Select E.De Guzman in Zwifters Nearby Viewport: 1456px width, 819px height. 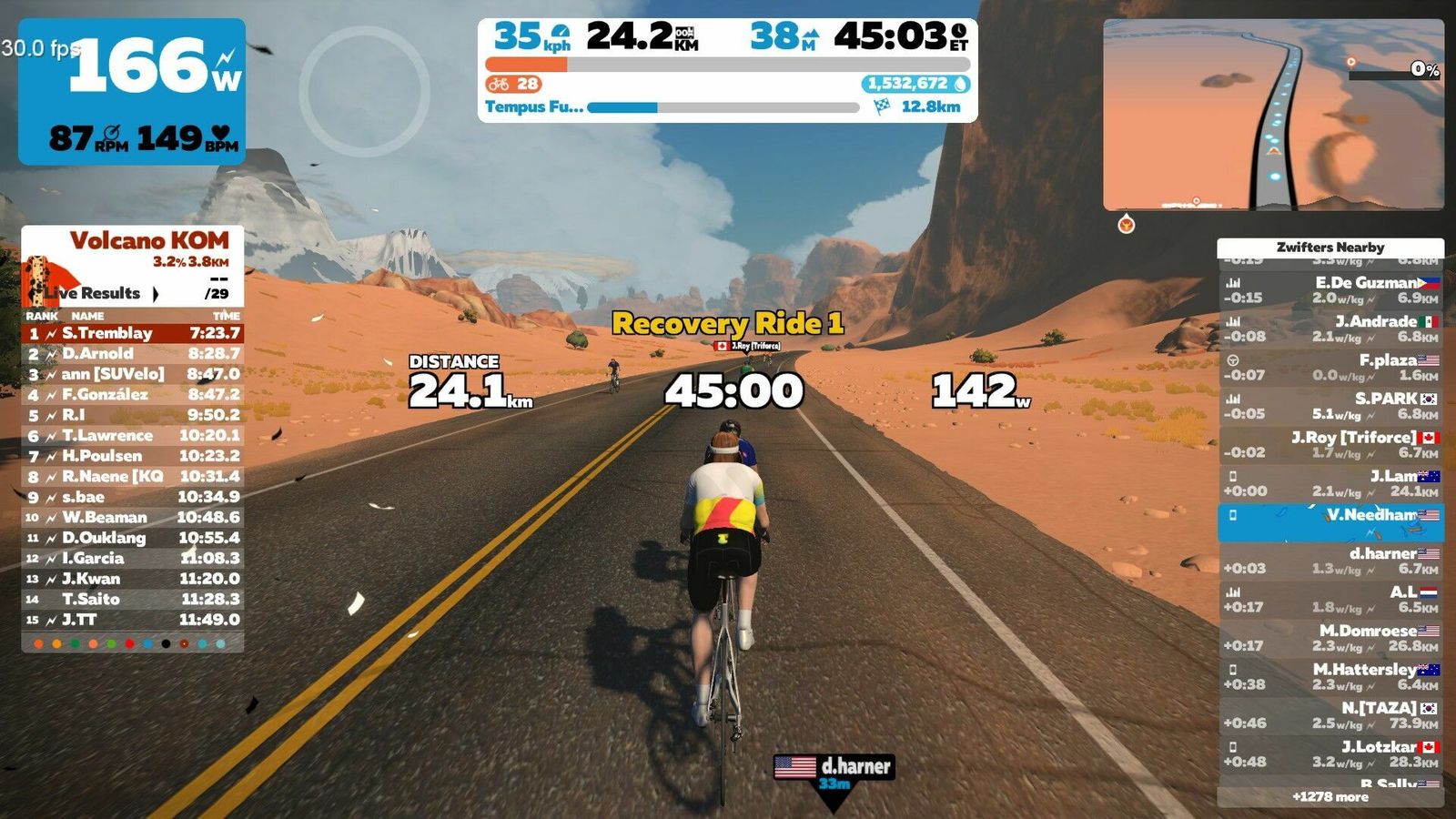(x=1330, y=289)
